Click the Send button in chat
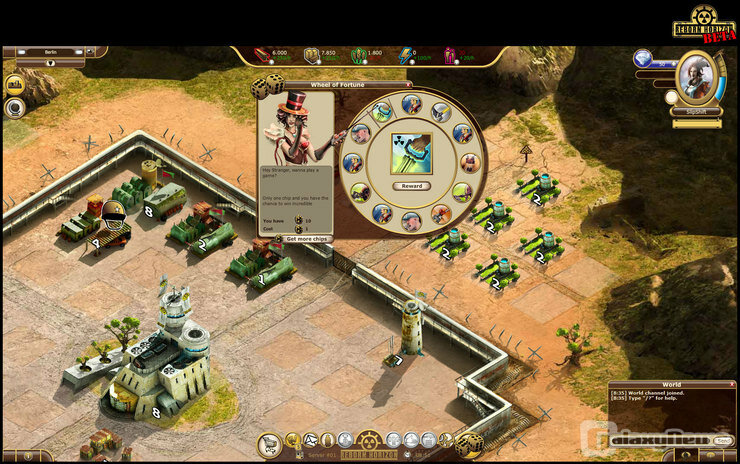Image resolution: width=740 pixels, height=464 pixels. point(723,440)
